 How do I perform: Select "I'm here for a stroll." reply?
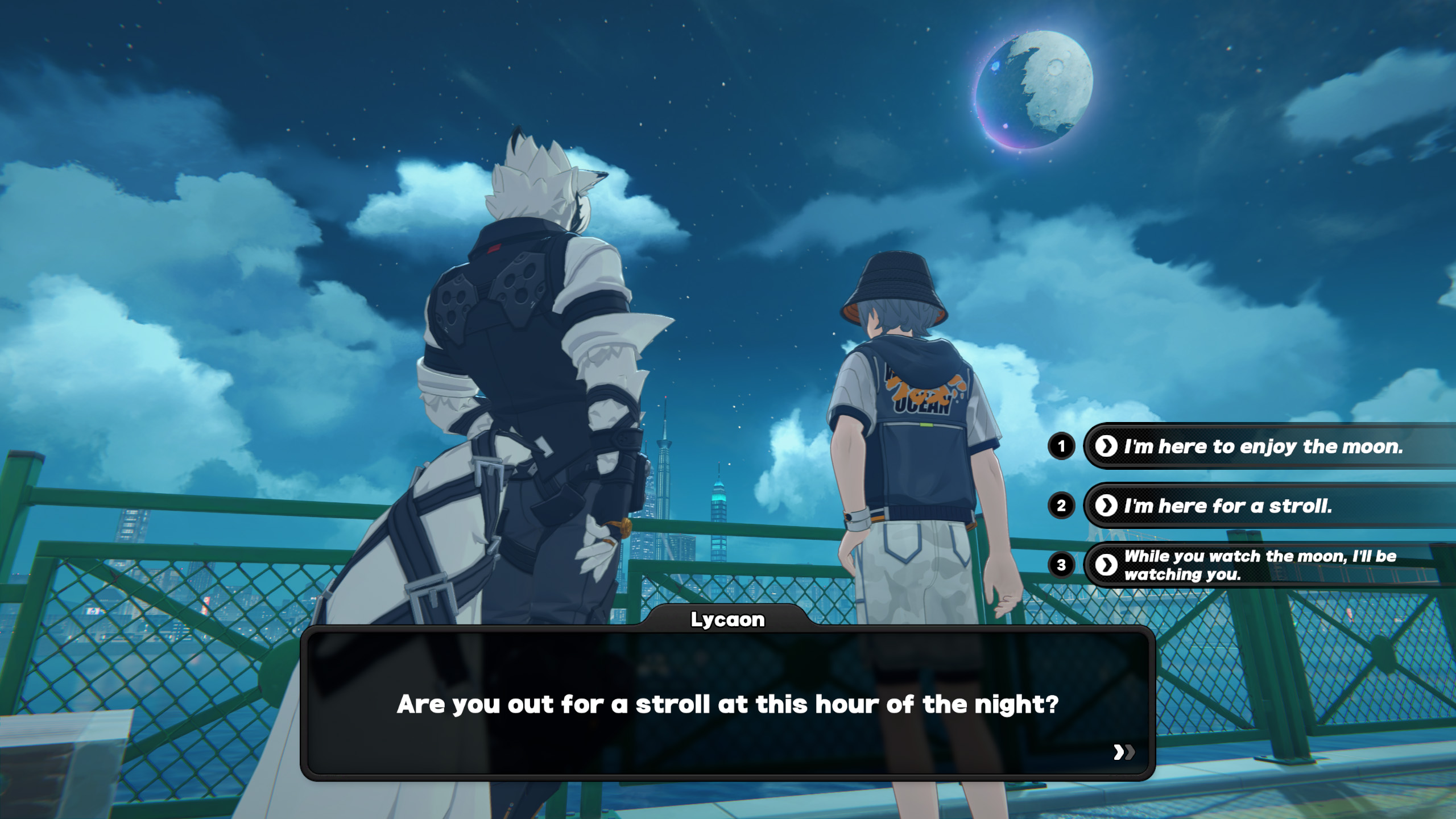point(1228,506)
